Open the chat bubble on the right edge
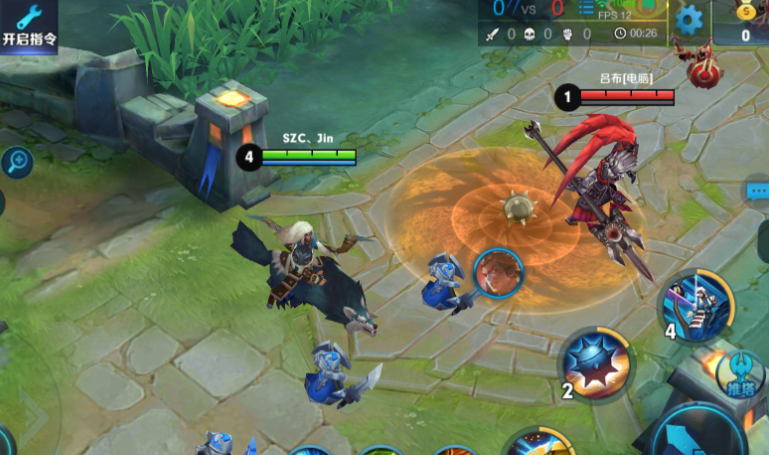 click(x=757, y=190)
